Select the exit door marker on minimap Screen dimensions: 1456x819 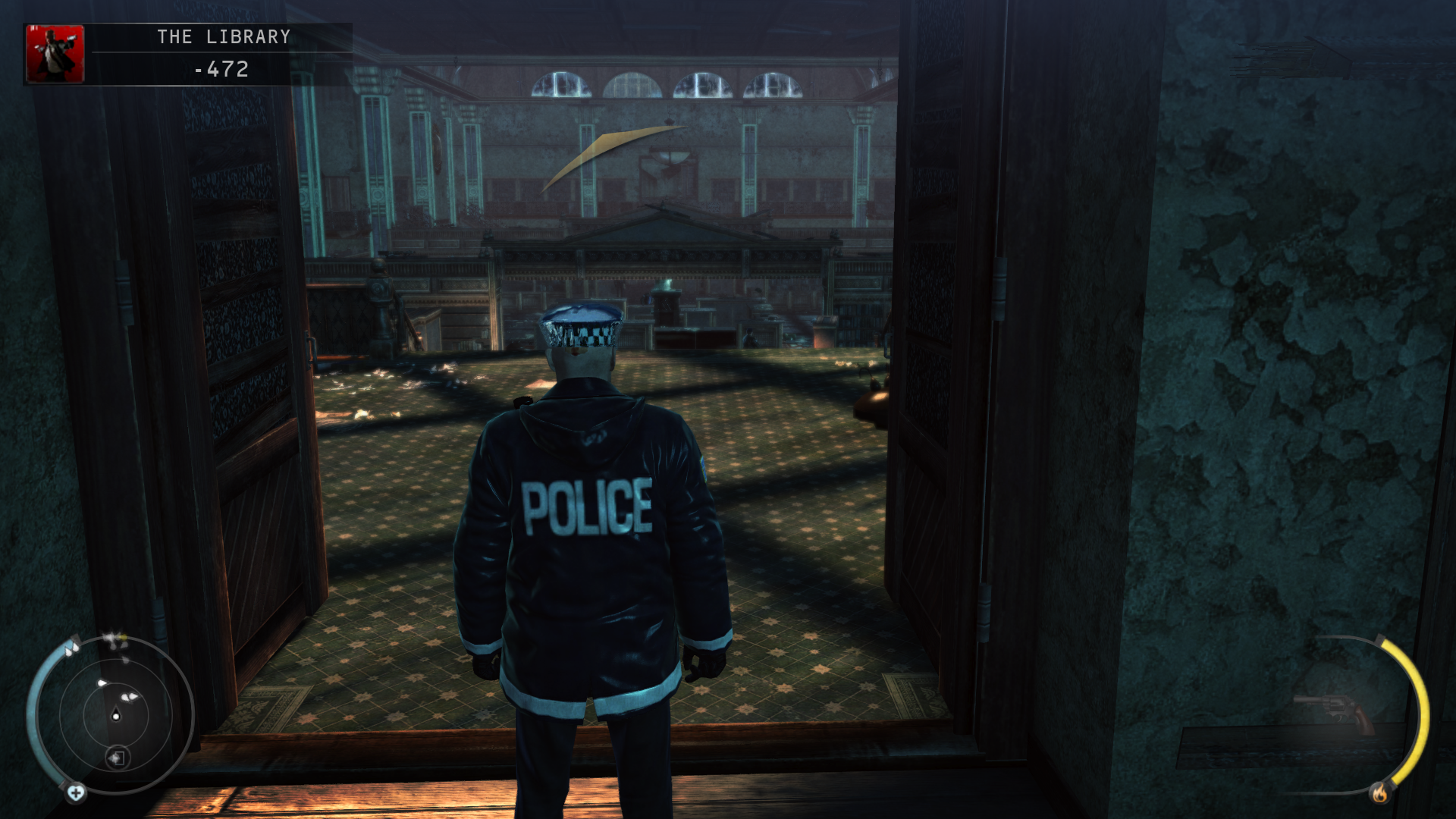coord(118,758)
